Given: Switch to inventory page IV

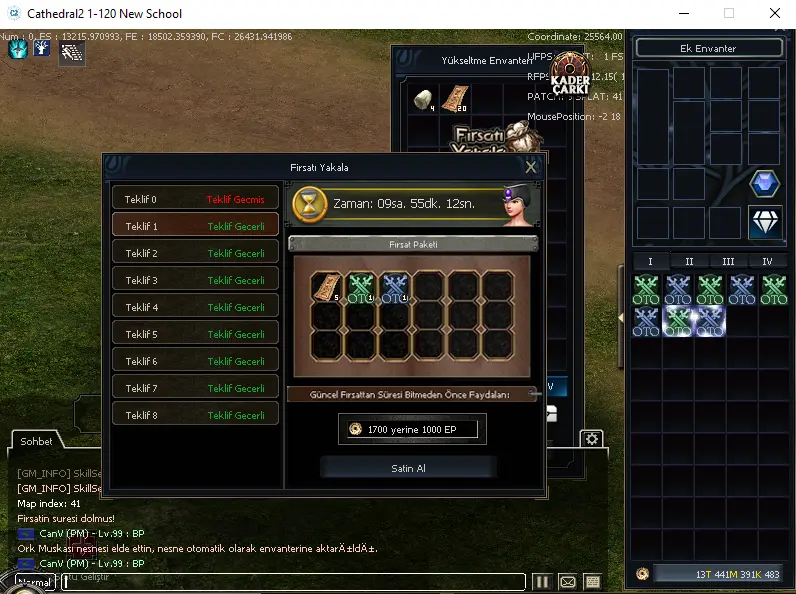Looking at the screenshot, I should 767,262.
